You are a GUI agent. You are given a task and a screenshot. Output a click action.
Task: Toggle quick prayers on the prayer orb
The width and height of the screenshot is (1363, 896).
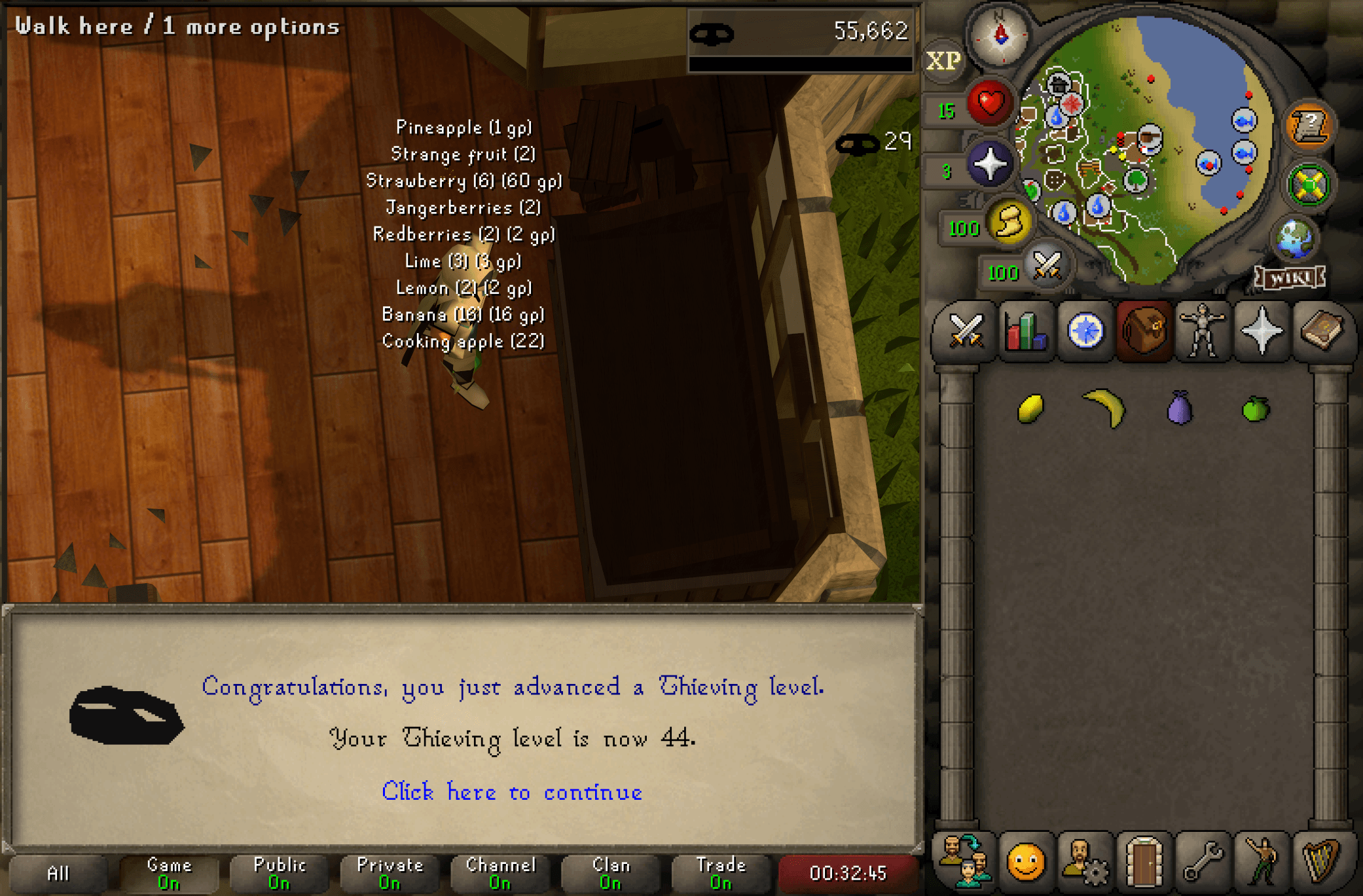pyautogui.click(x=992, y=164)
